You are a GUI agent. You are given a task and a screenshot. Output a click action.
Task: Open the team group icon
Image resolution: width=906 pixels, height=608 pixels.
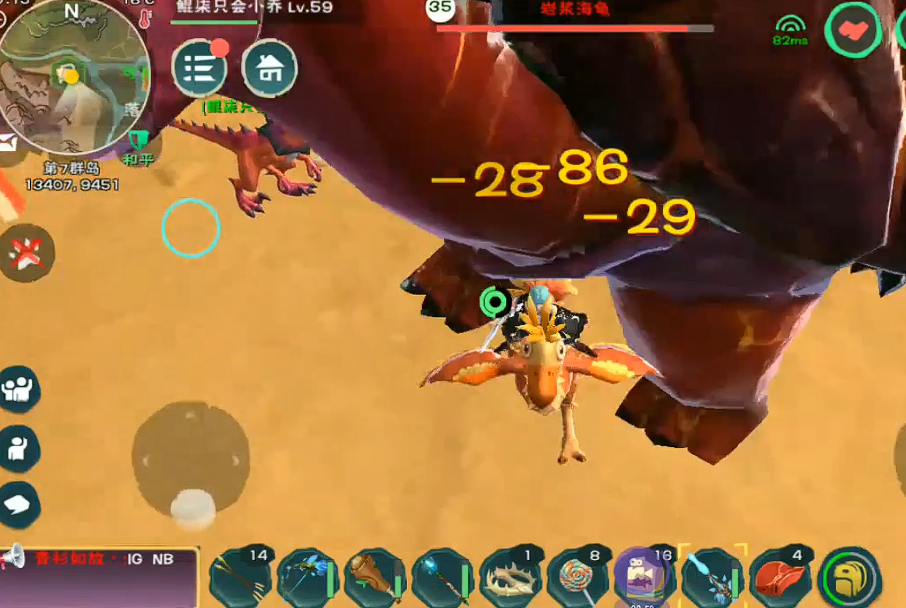[19, 389]
